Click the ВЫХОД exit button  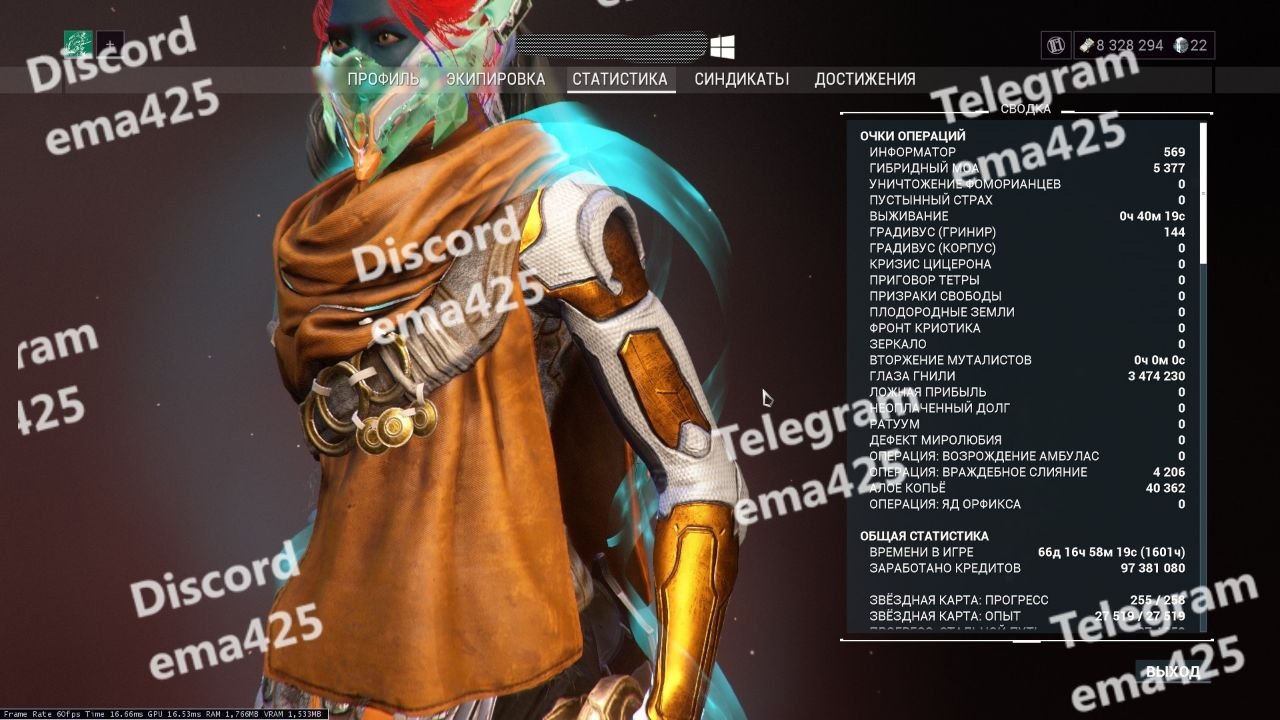[x=1172, y=671]
